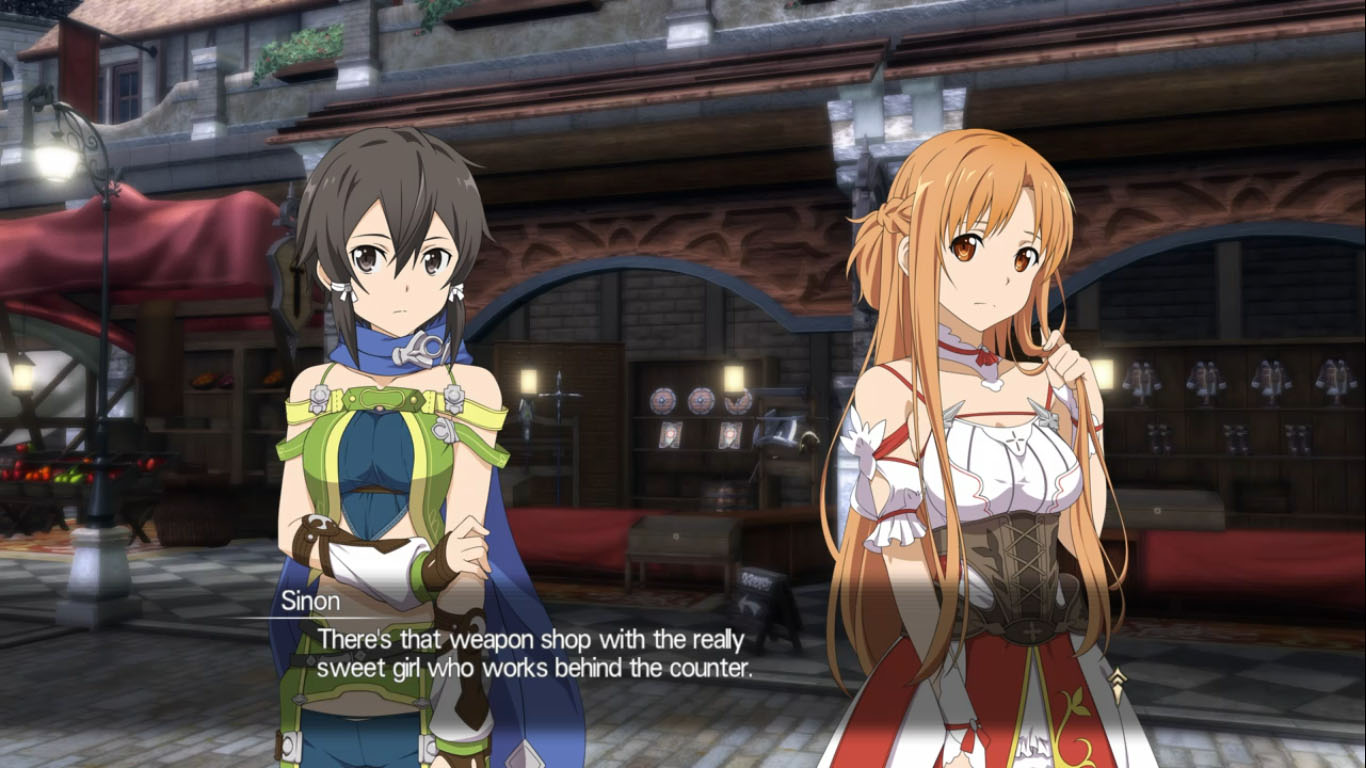1366x768 pixels.
Task: Click the golden dialogue advance arrow indicator
Action: 1118,684
